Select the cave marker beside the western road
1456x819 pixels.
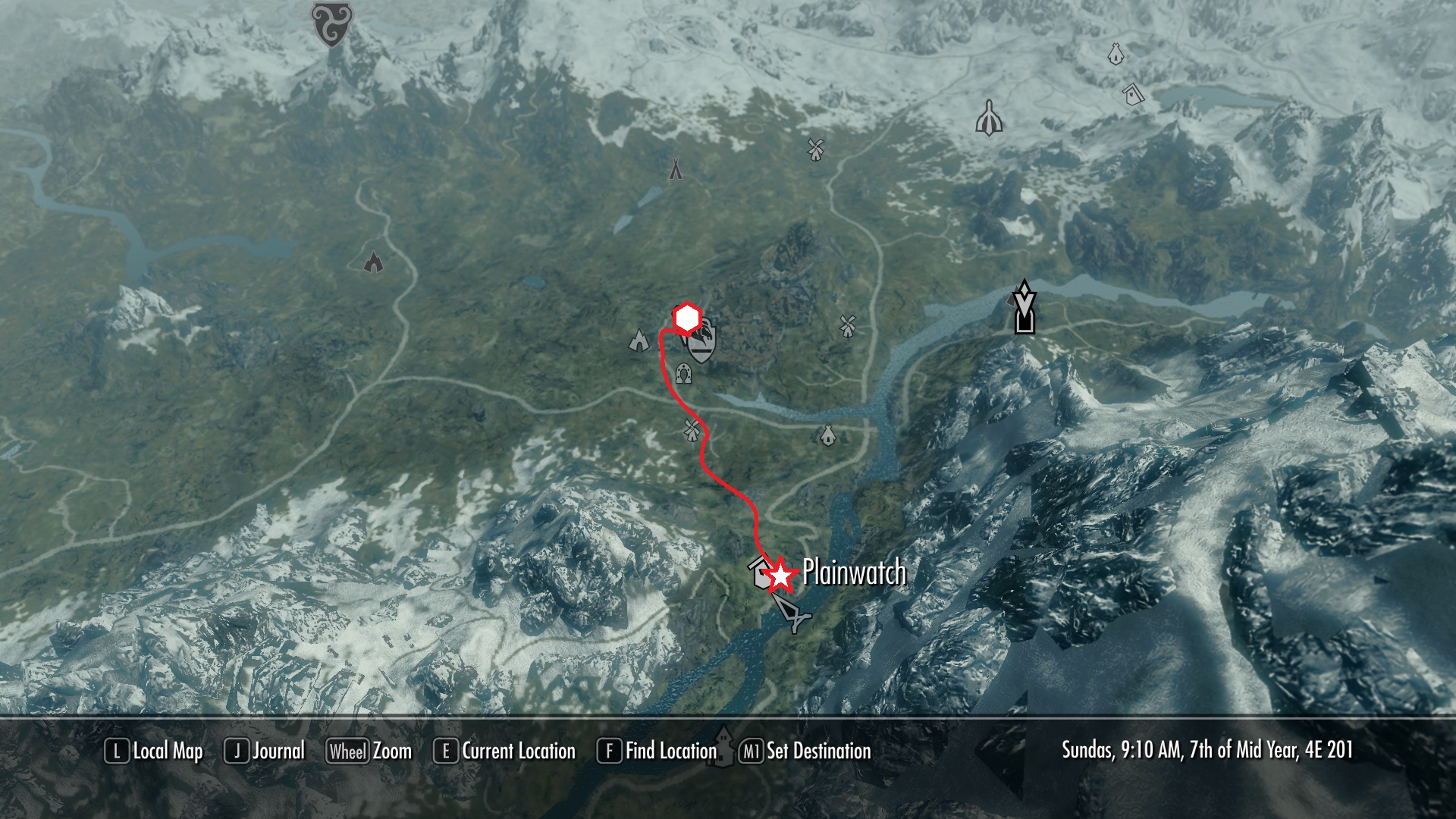(373, 262)
